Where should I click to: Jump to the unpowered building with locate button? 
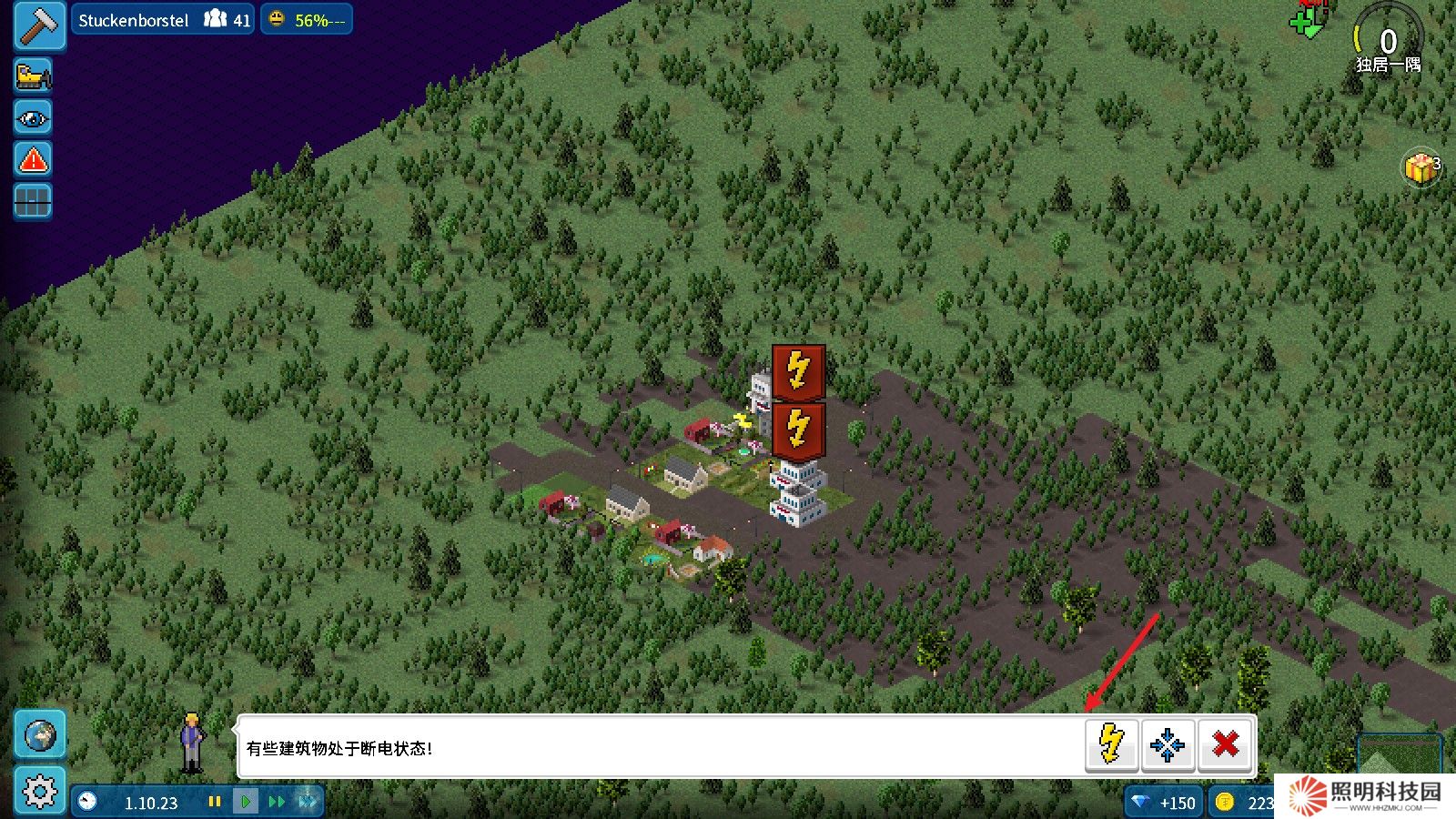tap(1168, 744)
